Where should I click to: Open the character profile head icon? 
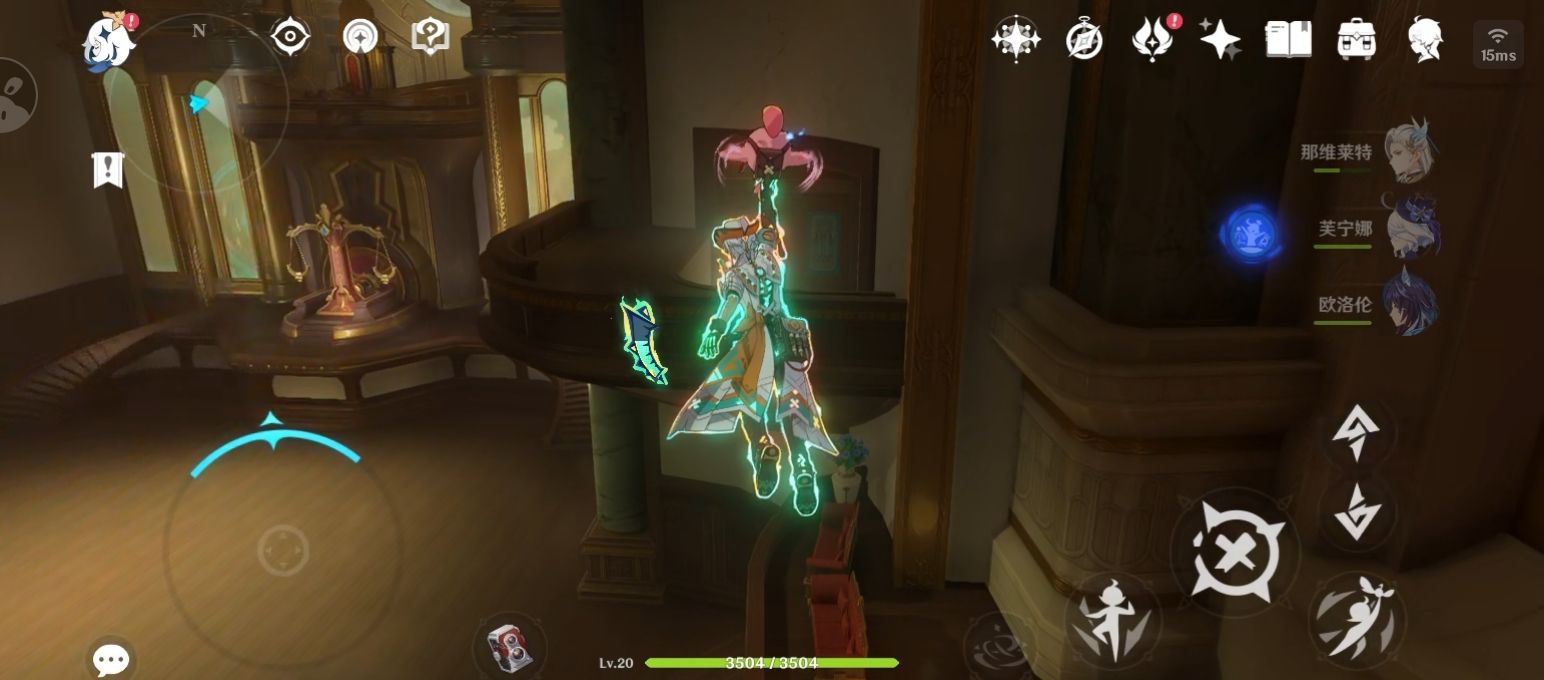coord(1424,40)
